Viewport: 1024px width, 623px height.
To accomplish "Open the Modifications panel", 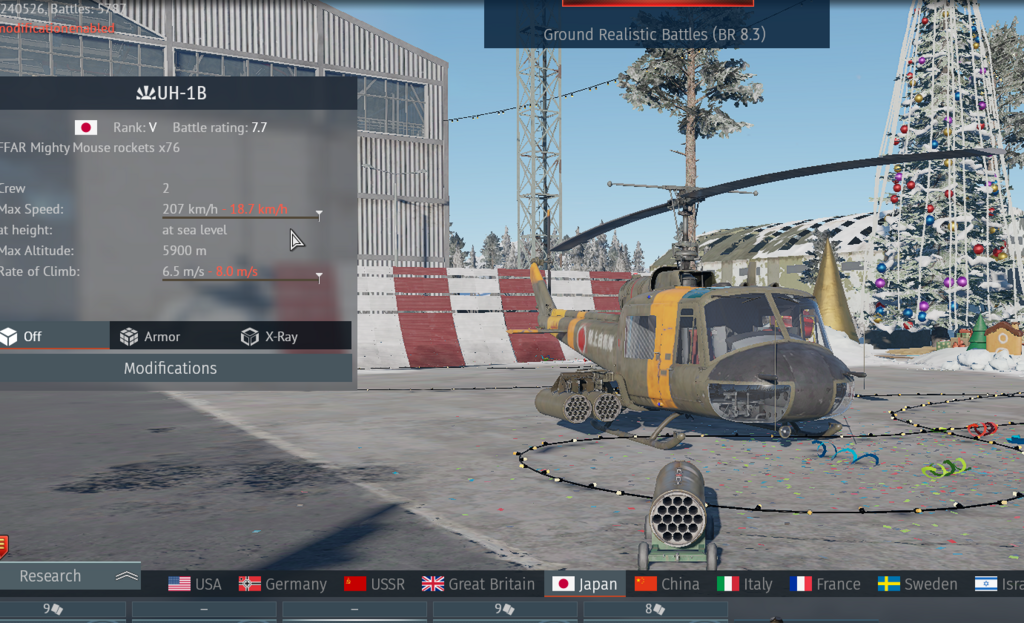I will tap(170, 368).
